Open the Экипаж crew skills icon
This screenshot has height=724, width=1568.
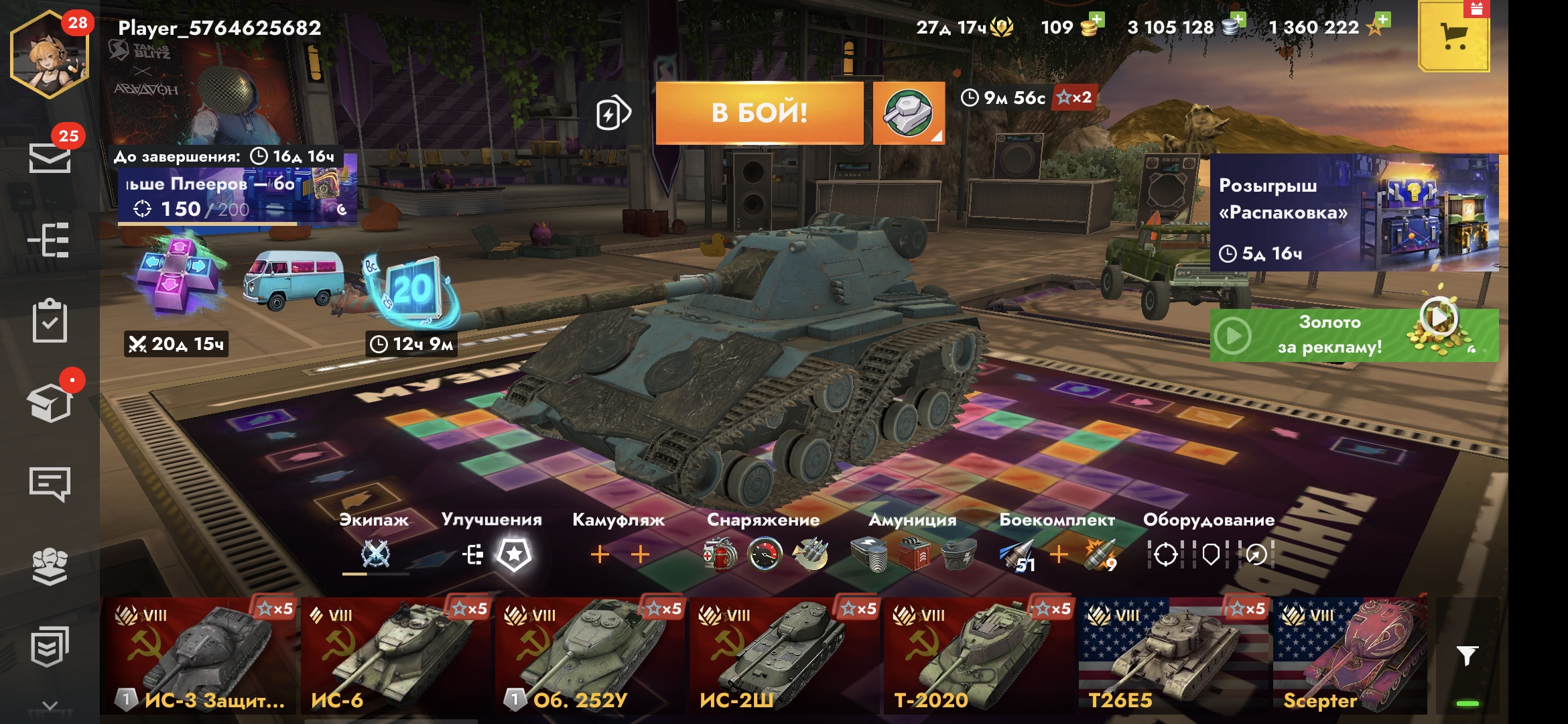tap(375, 554)
